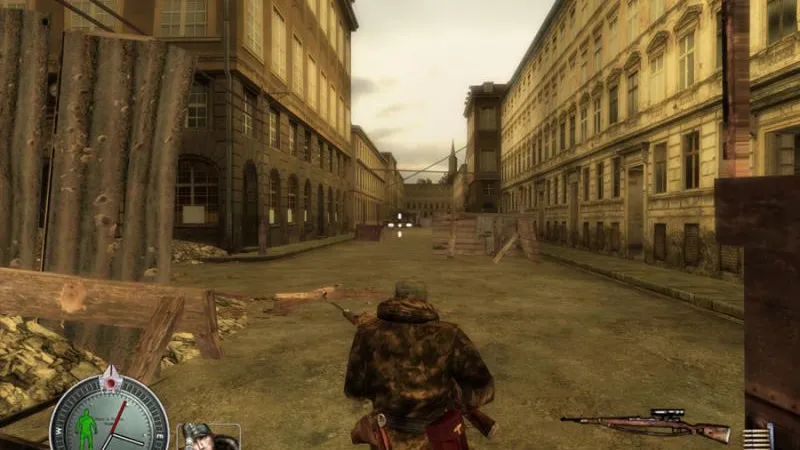
Task: Click the soldier portrait icon
Action: click(x=207, y=437)
